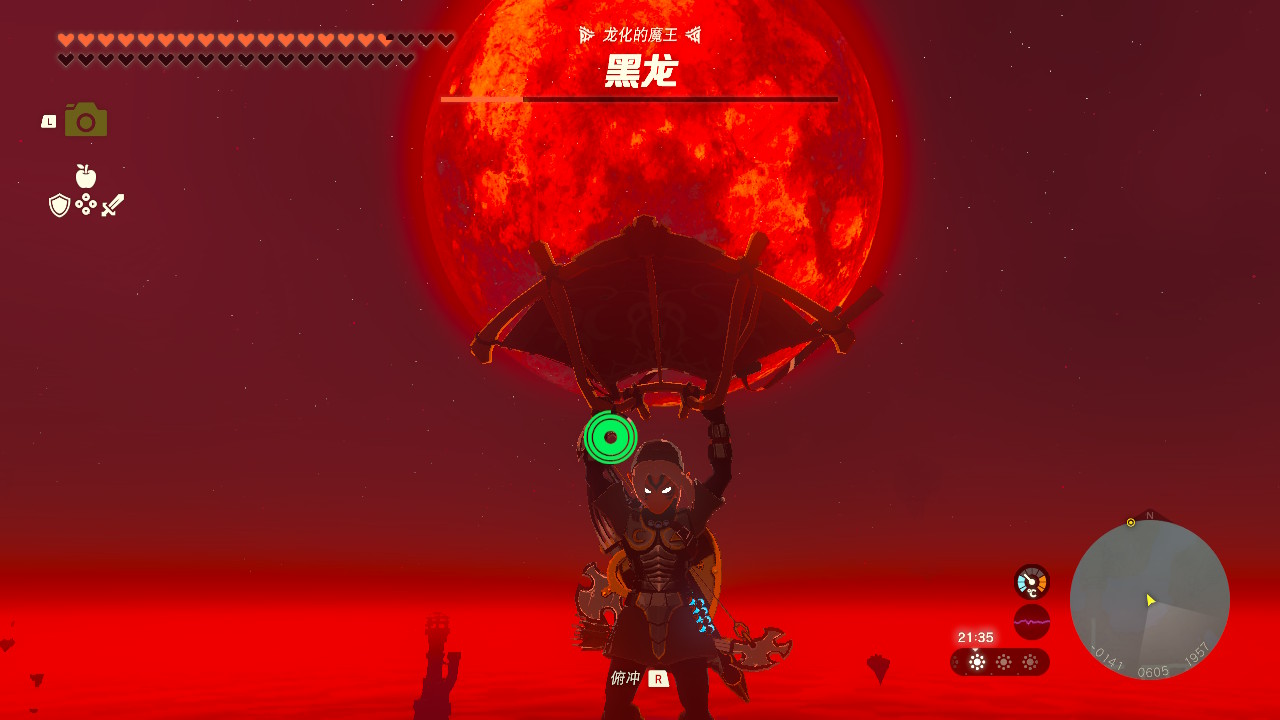Open the sword weapon quick-select
This screenshot has width=1280, height=720.
coord(113,205)
